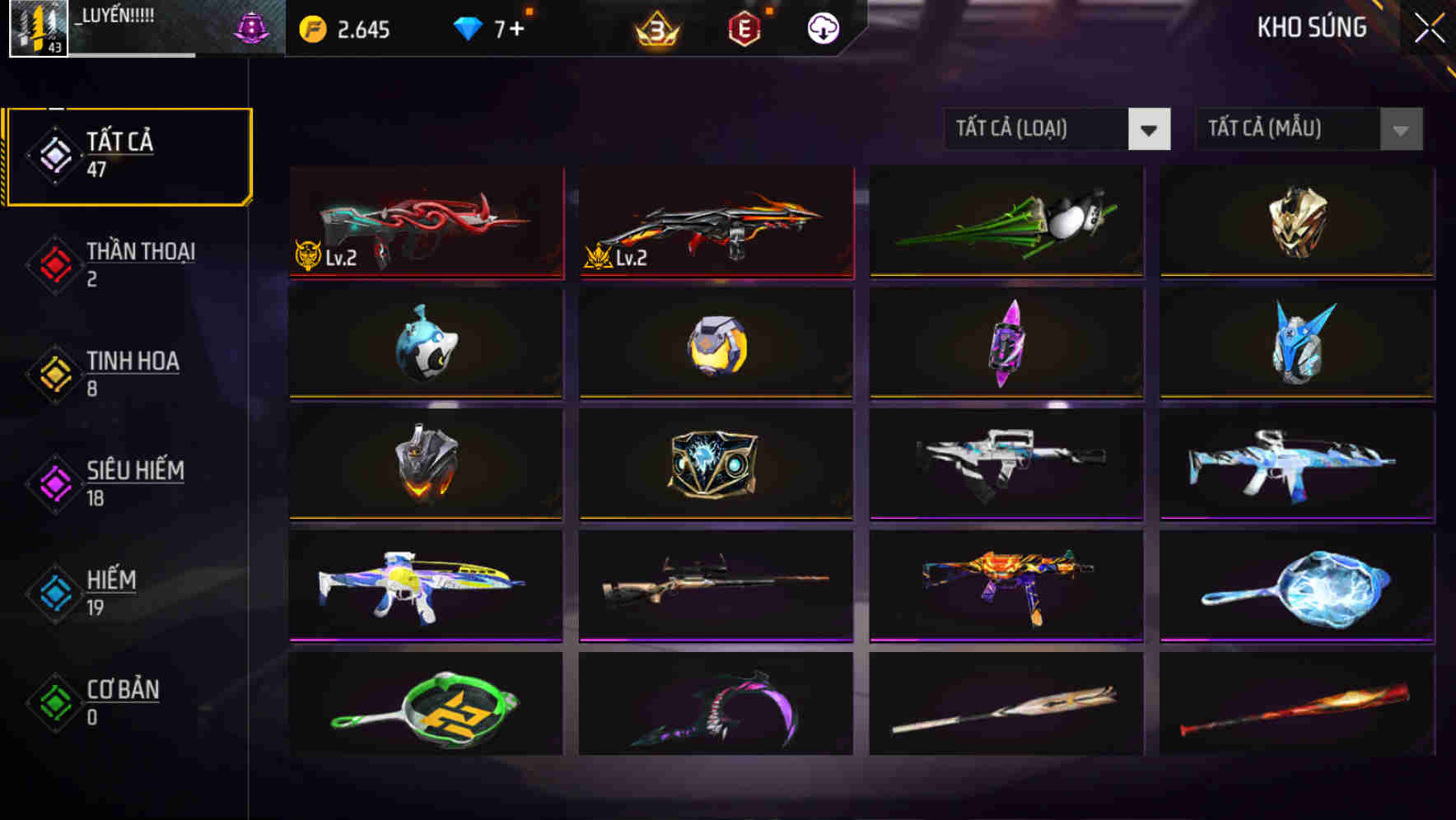Expand the LOẠI dropdown arrow
The width and height of the screenshot is (1456, 820).
(1150, 129)
